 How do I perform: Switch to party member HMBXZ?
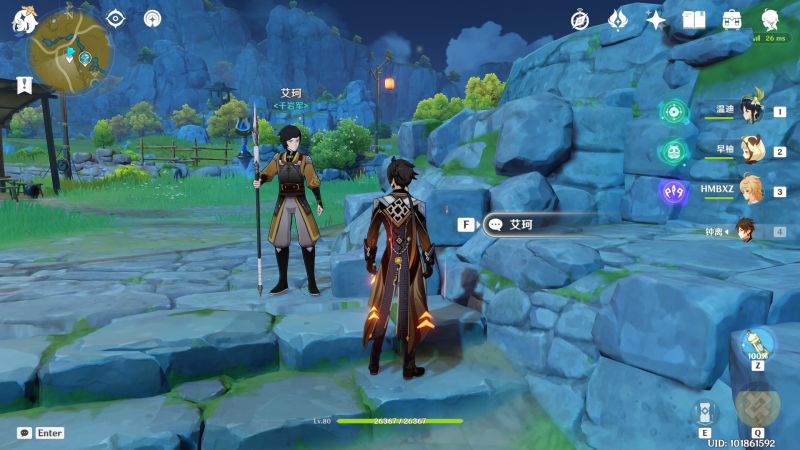[x=748, y=191]
